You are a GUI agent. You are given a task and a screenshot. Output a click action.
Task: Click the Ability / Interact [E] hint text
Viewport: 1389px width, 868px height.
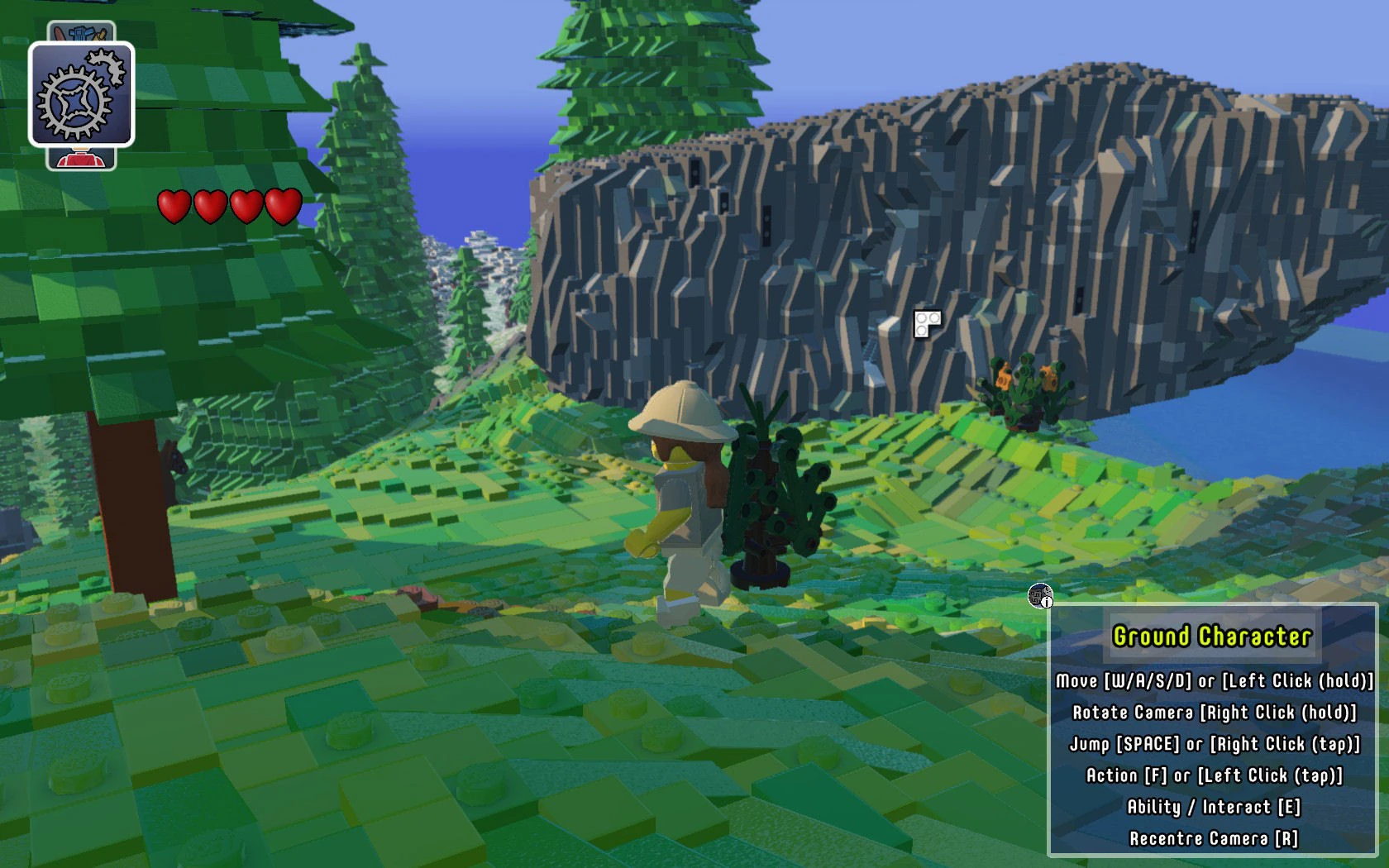coord(1213,806)
